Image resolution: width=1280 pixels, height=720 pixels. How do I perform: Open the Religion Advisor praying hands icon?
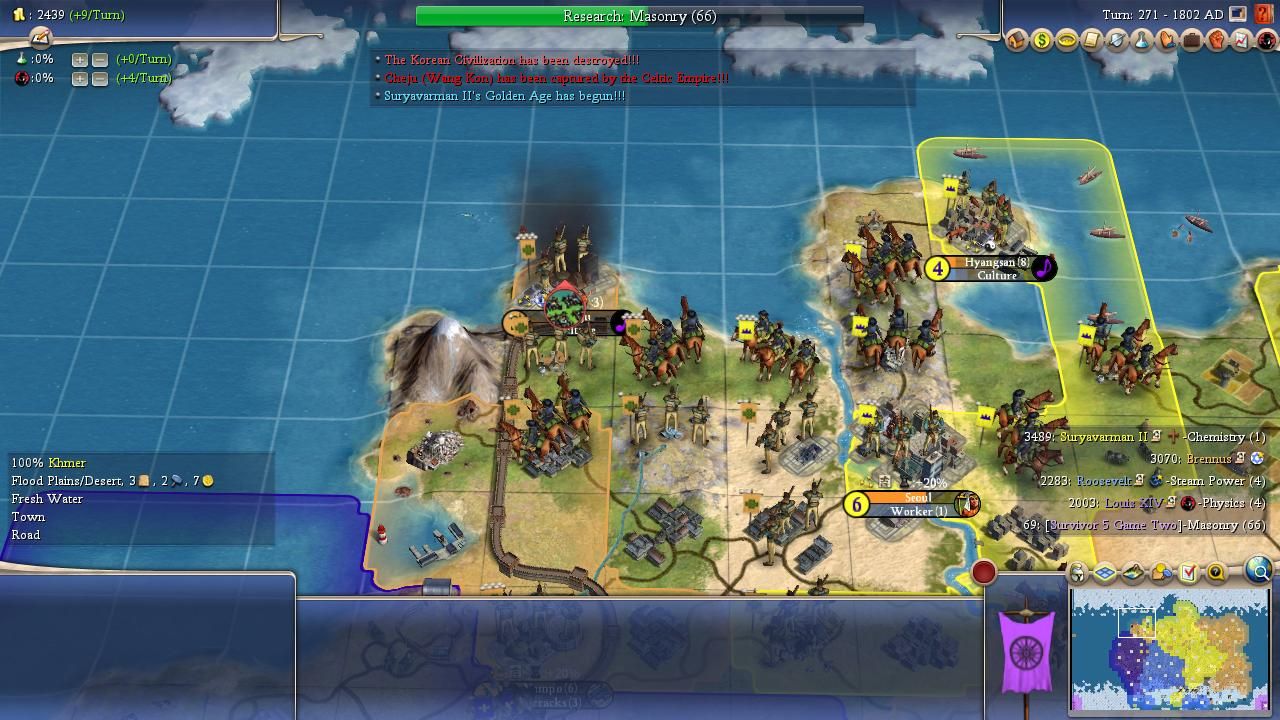click(x=1166, y=41)
